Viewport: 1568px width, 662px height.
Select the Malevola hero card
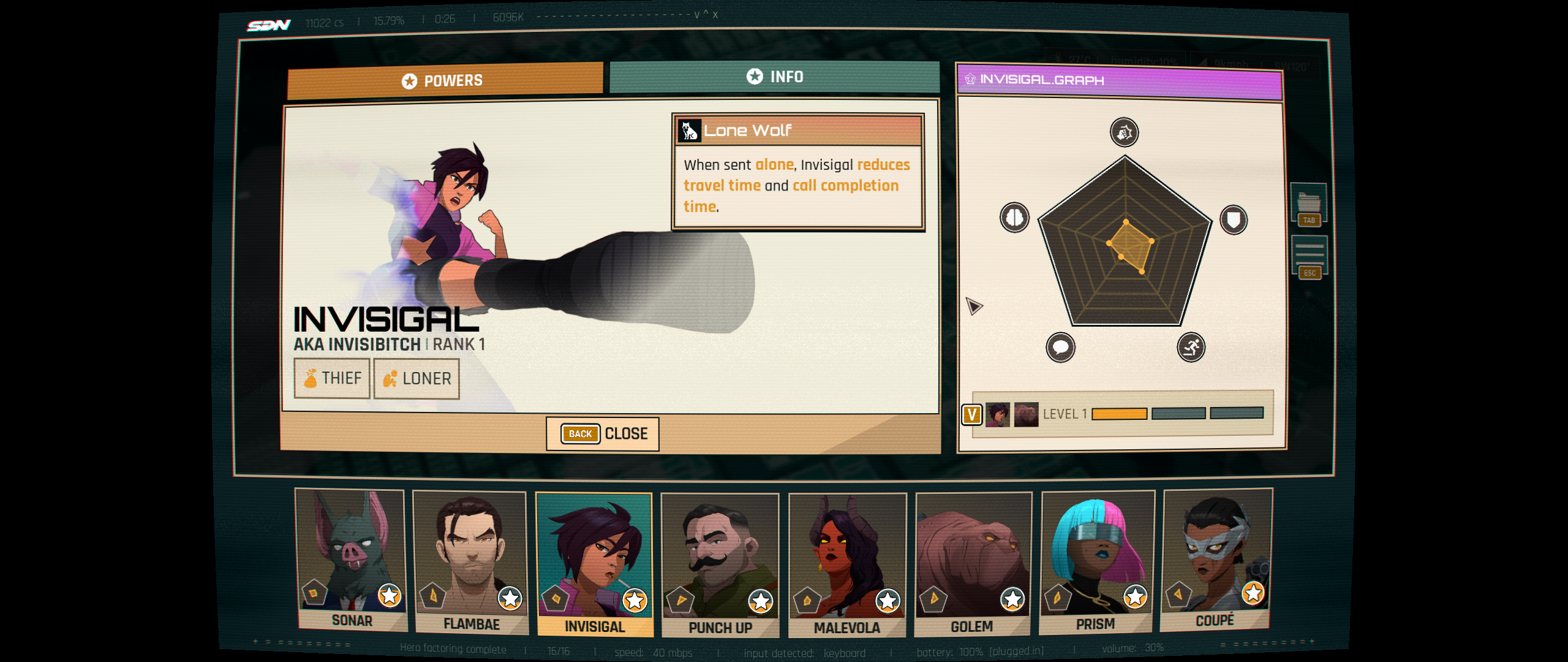[847, 564]
